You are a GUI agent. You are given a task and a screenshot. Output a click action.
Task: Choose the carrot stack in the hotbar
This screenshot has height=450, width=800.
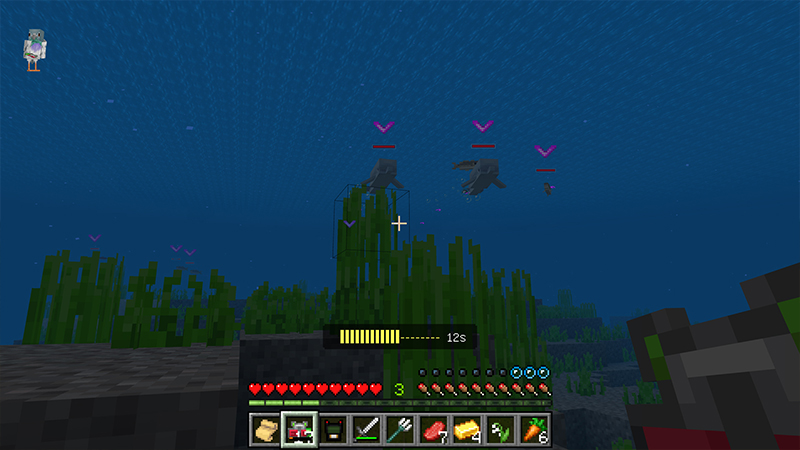[535, 429]
